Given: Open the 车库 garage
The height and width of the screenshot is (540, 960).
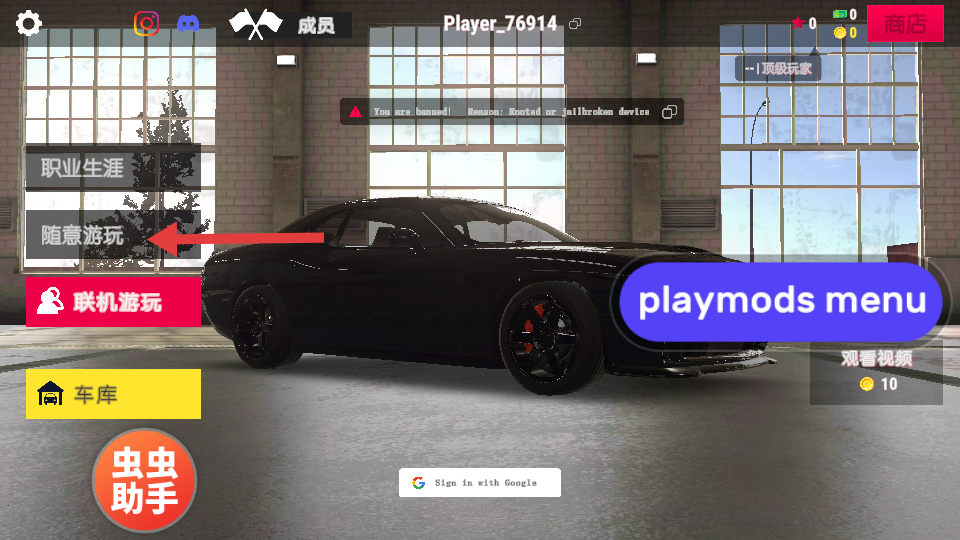Looking at the screenshot, I should pos(113,394).
